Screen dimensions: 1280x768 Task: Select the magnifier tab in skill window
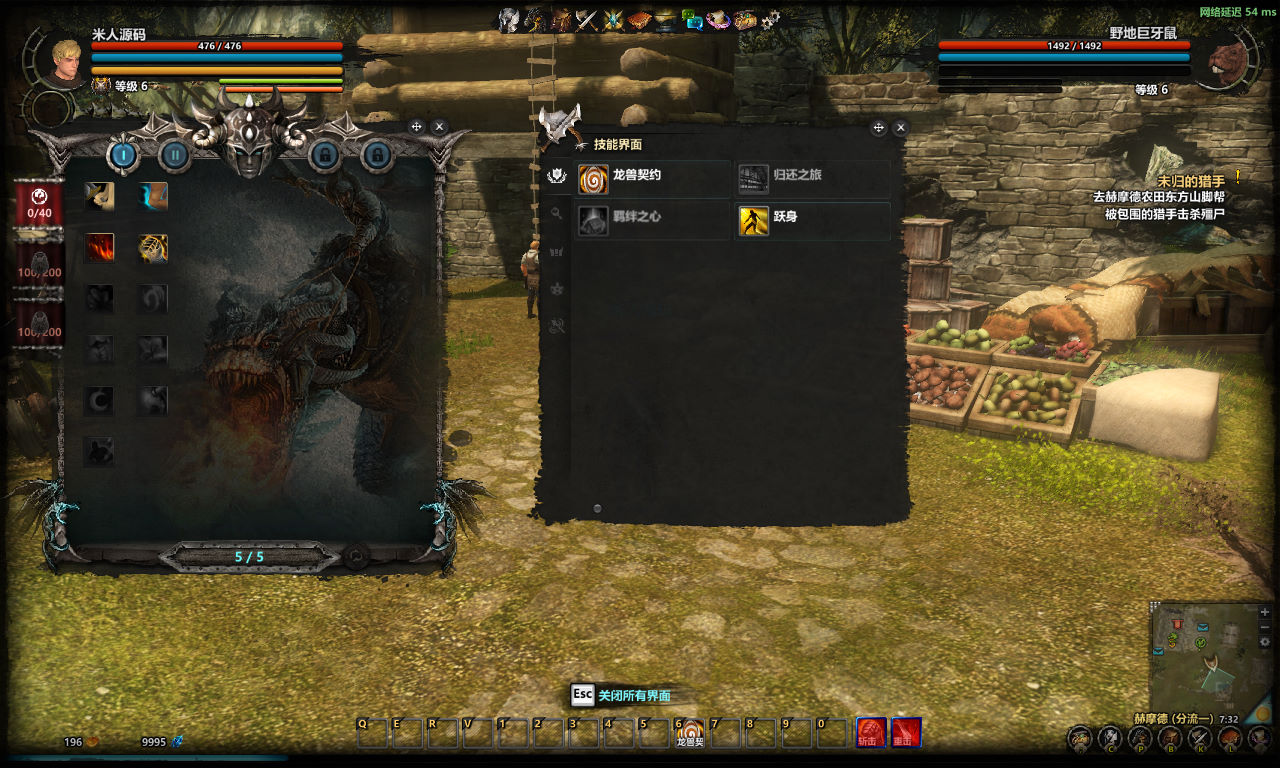coord(557,213)
